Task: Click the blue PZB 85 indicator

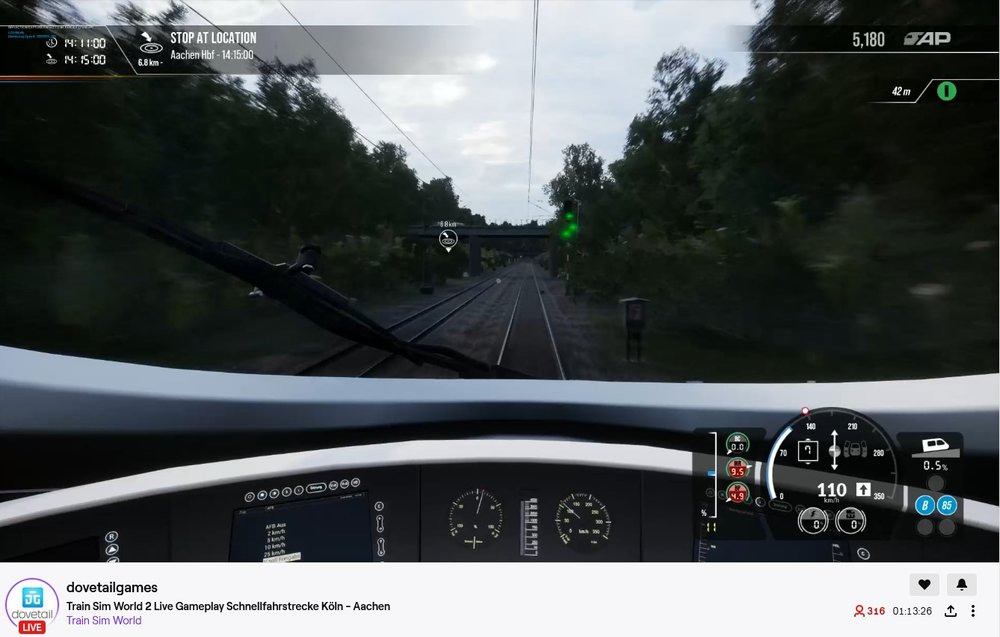Action: [946, 505]
